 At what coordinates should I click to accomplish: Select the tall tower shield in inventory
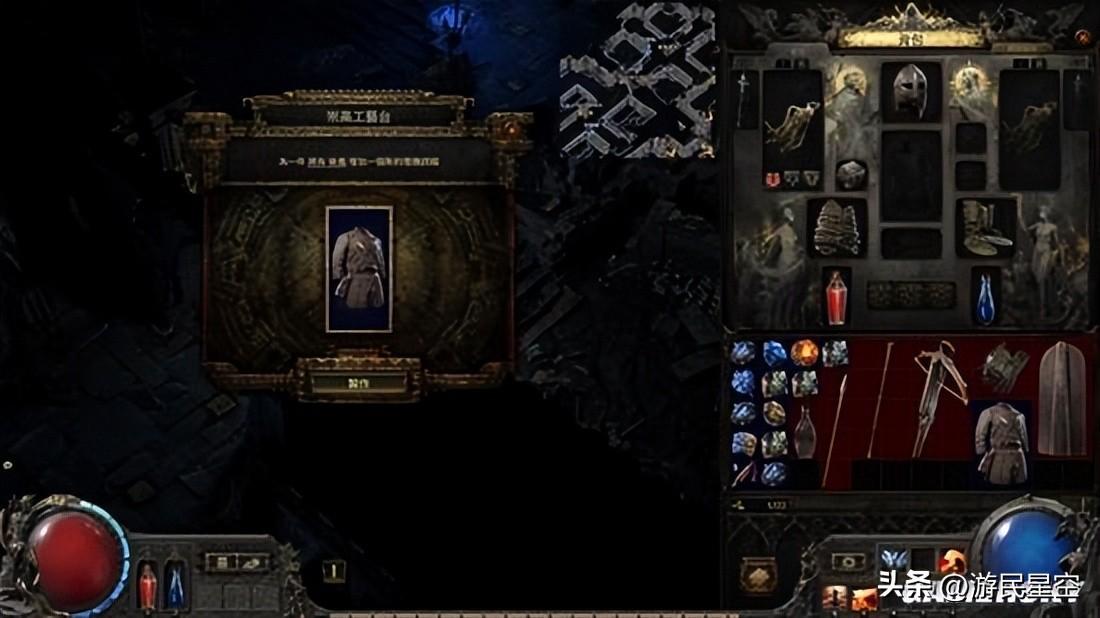[x=1062, y=398]
